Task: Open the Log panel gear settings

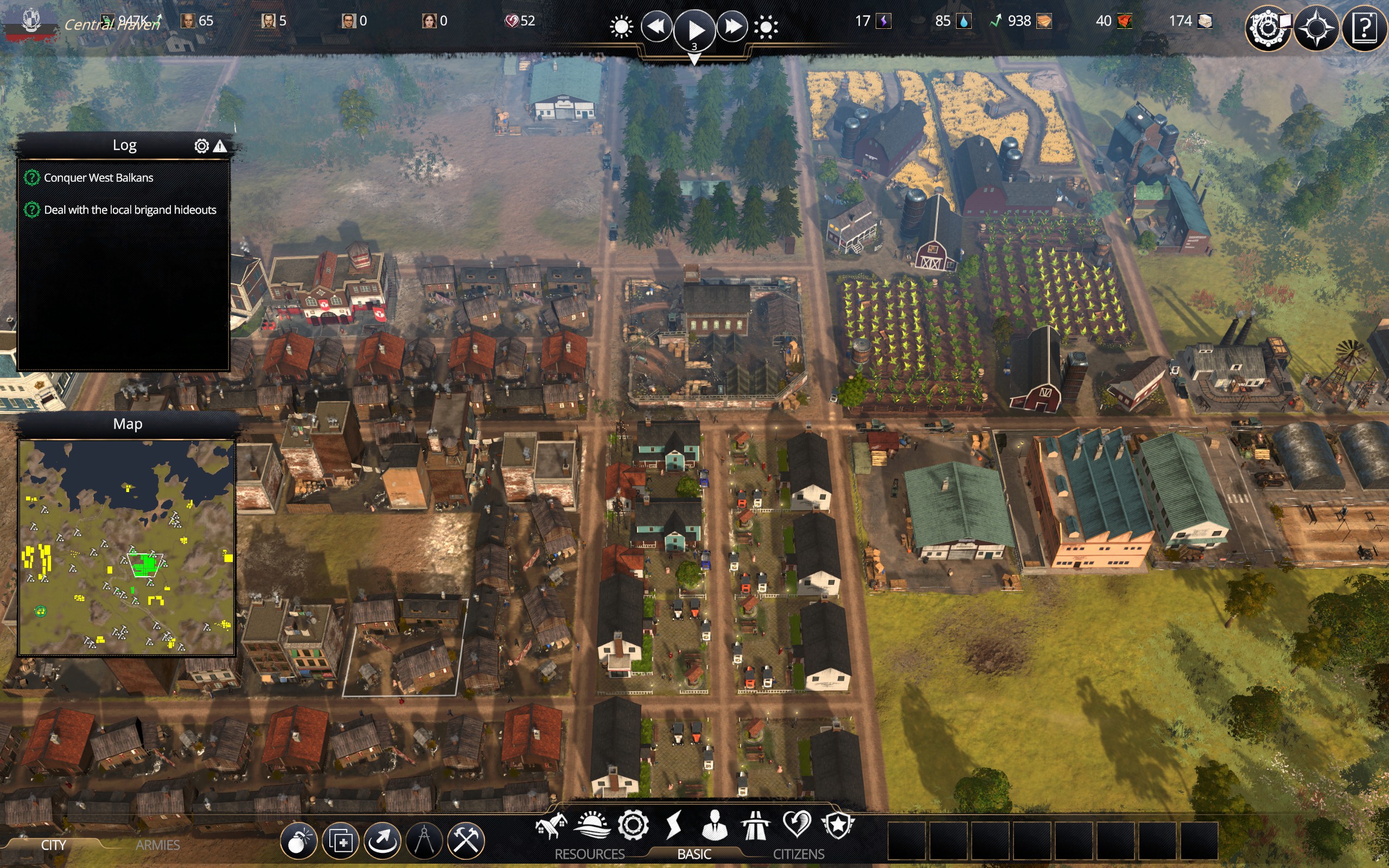Action: [201, 146]
